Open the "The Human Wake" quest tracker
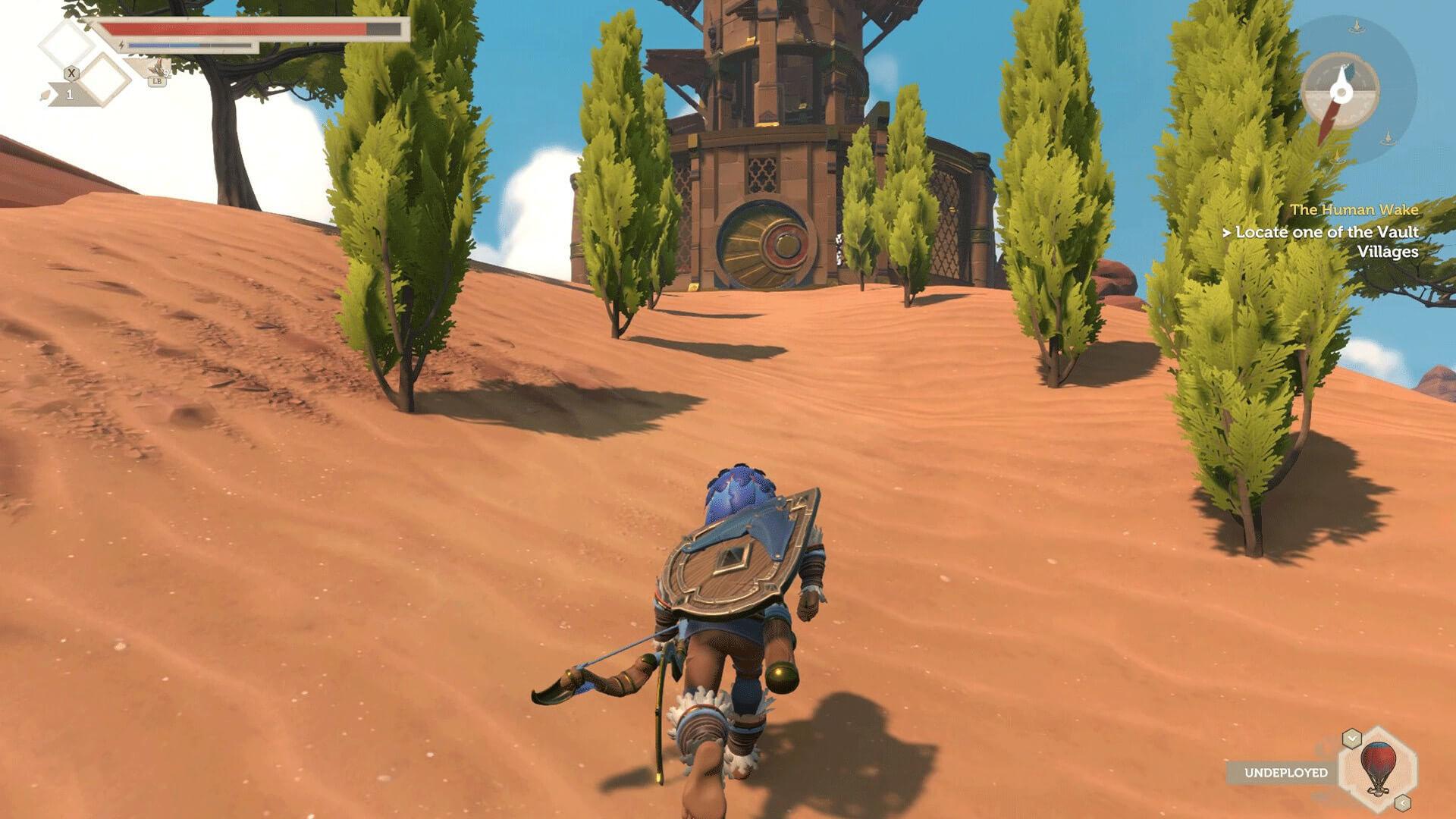The image size is (1456, 819). (1354, 209)
